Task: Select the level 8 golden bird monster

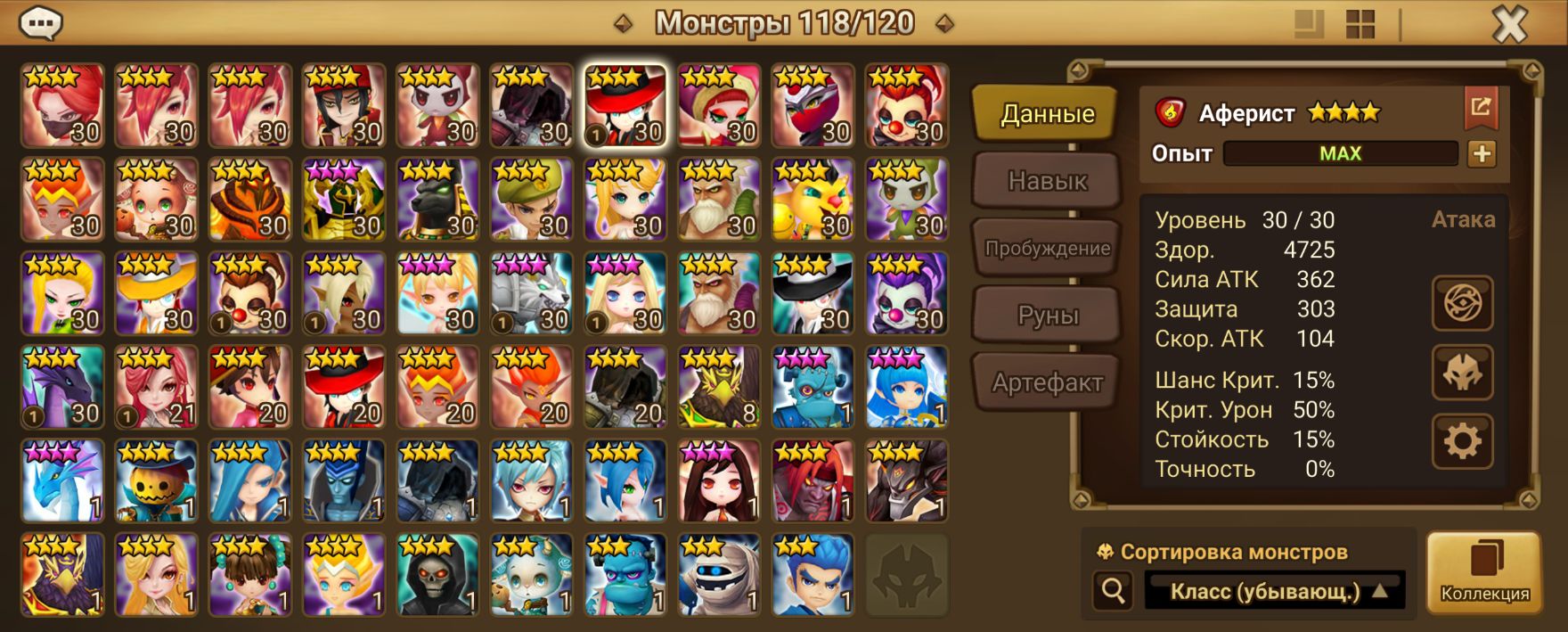Action: (719, 388)
